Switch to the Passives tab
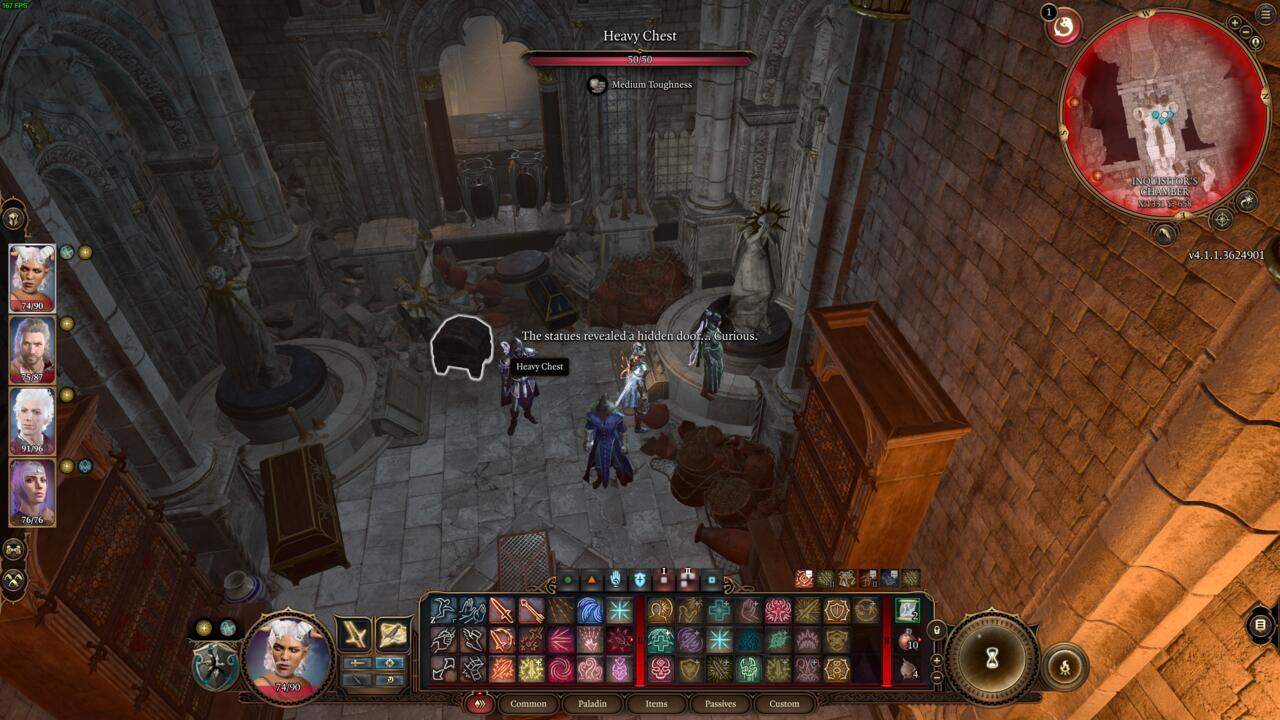The height and width of the screenshot is (720, 1280). point(719,704)
